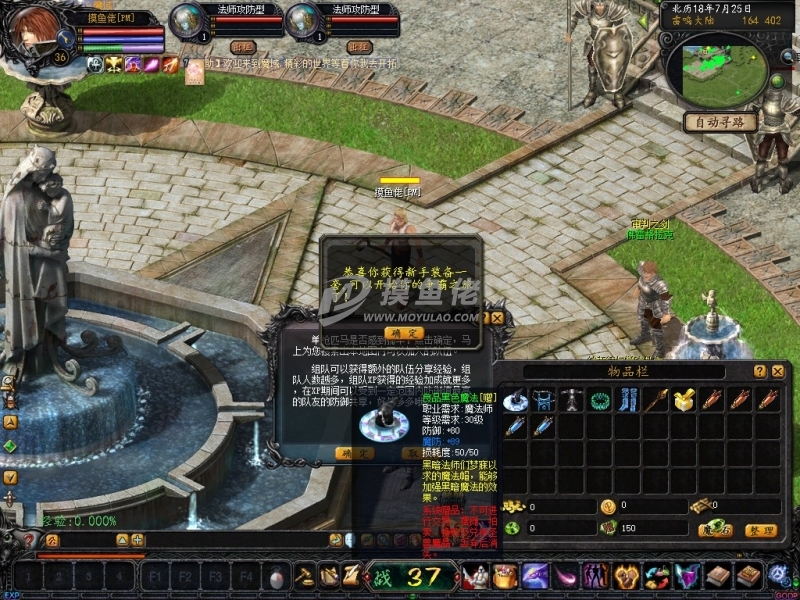This screenshot has height=600, width=800.
Task: Click the auction gavel icon
Action: [305, 576]
